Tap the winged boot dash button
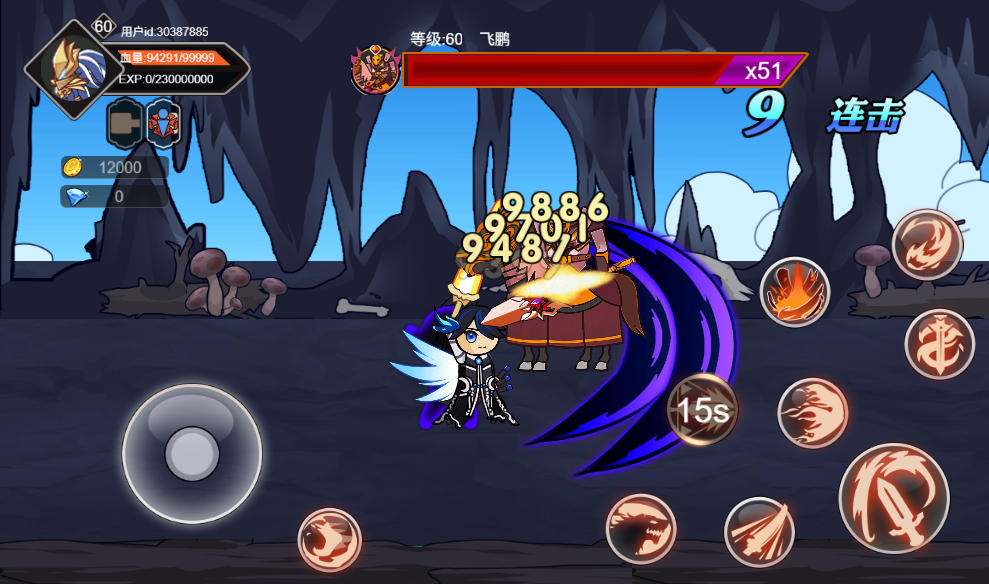The width and height of the screenshot is (989, 584). (x=329, y=540)
